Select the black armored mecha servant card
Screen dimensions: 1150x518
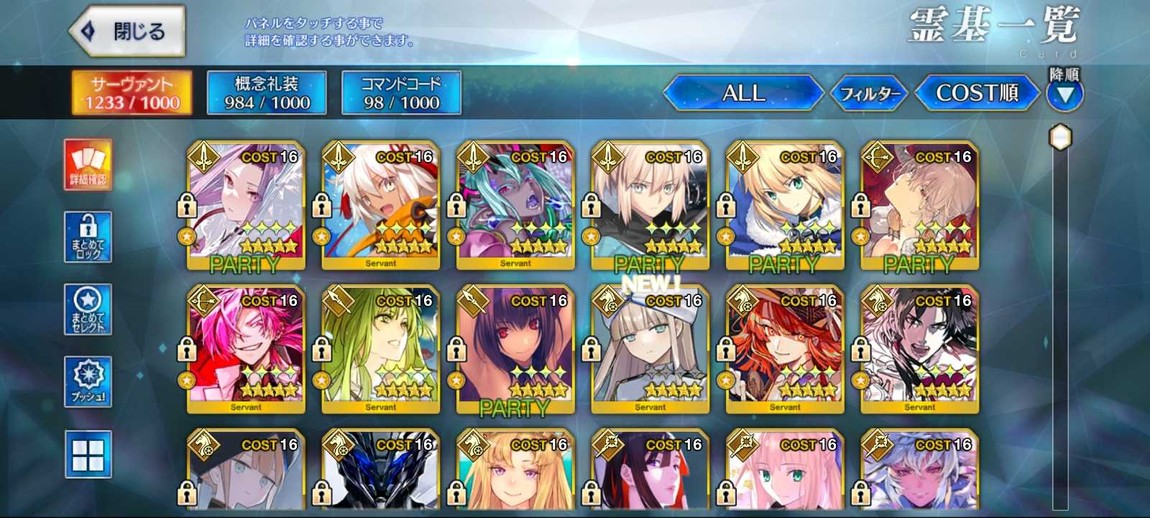coord(380,472)
